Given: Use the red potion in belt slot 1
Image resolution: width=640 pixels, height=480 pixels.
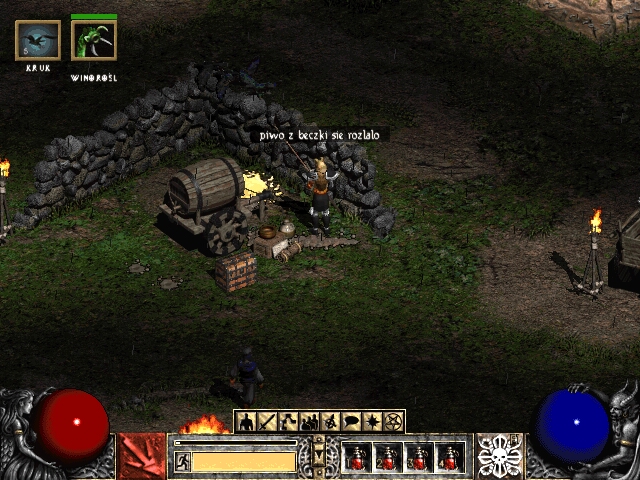Looking at the screenshot, I should [x=358, y=458].
